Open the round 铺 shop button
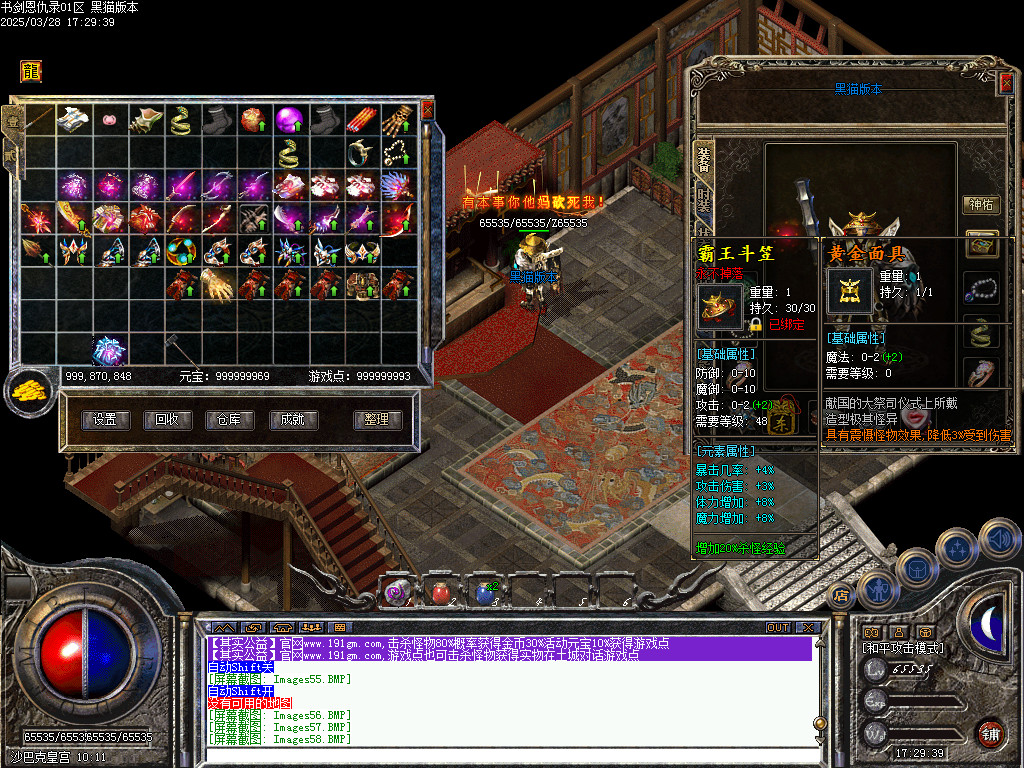The image size is (1024, 768). coord(990,733)
